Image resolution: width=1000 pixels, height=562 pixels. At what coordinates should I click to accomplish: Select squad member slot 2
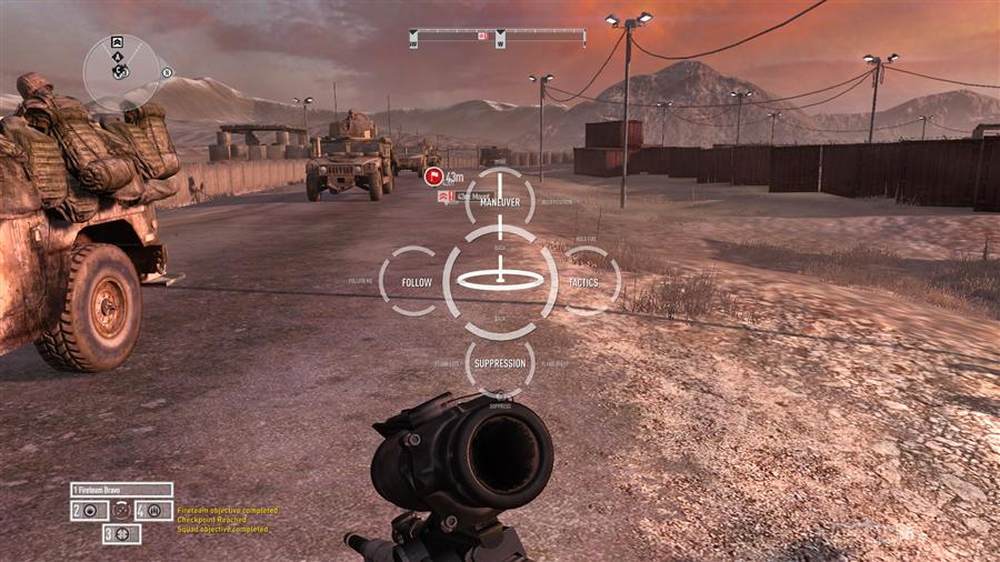click(89, 510)
